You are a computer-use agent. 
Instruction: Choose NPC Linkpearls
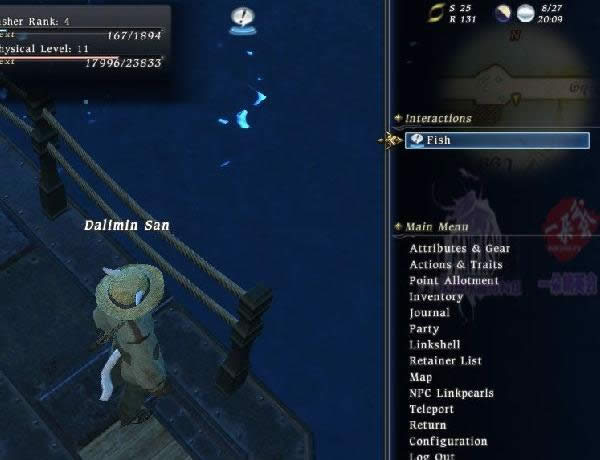[x=451, y=393]
